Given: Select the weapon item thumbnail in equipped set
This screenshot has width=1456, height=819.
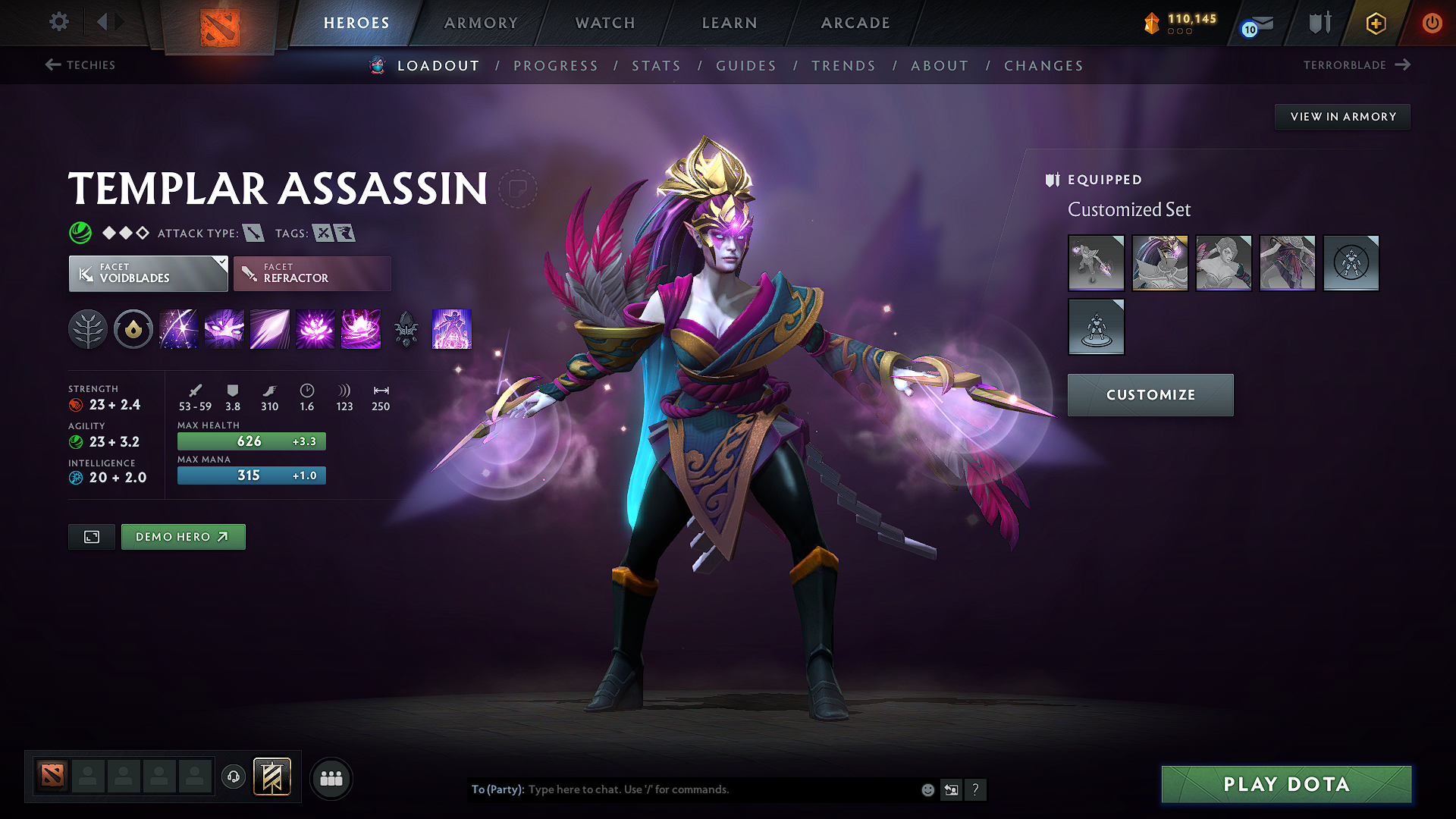Looking at the screenshot, I should pyautogui.click(x=1096, y=263).
